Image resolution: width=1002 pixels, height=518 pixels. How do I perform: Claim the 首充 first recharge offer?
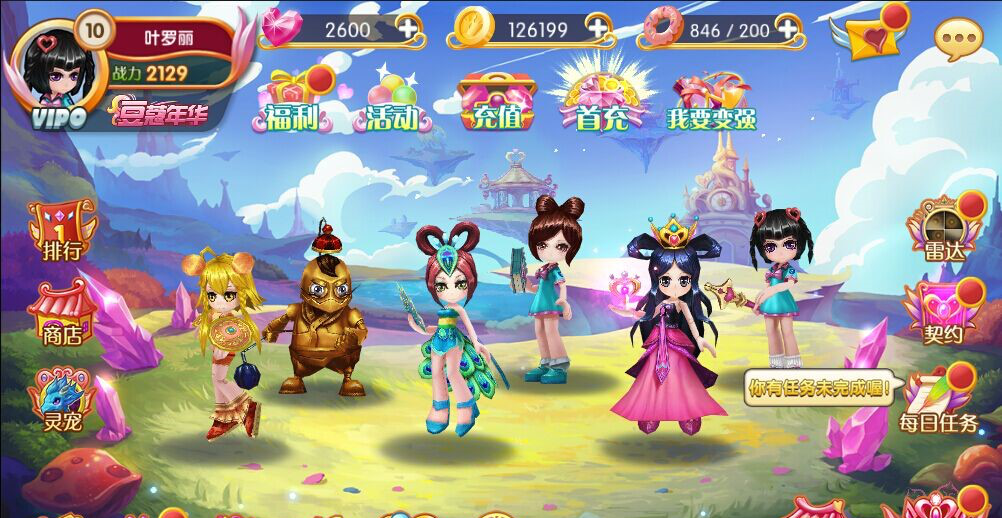point(601,102)
